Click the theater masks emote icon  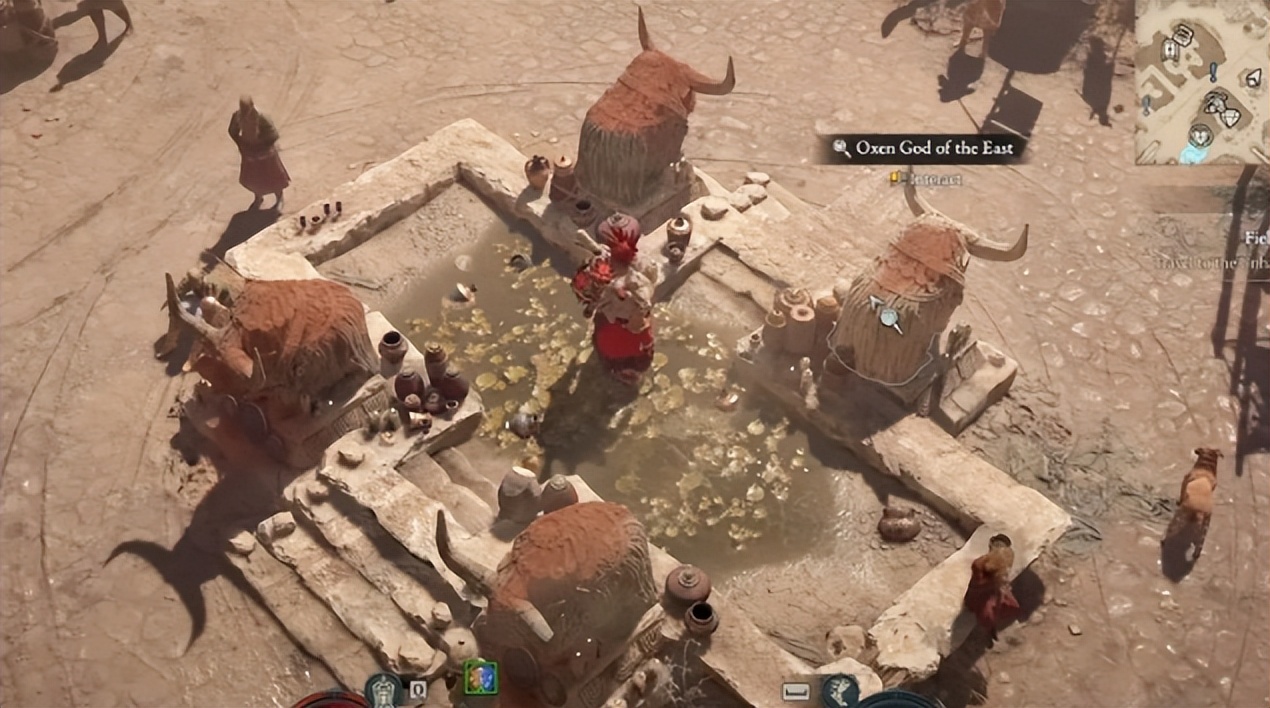coord(480,678)
